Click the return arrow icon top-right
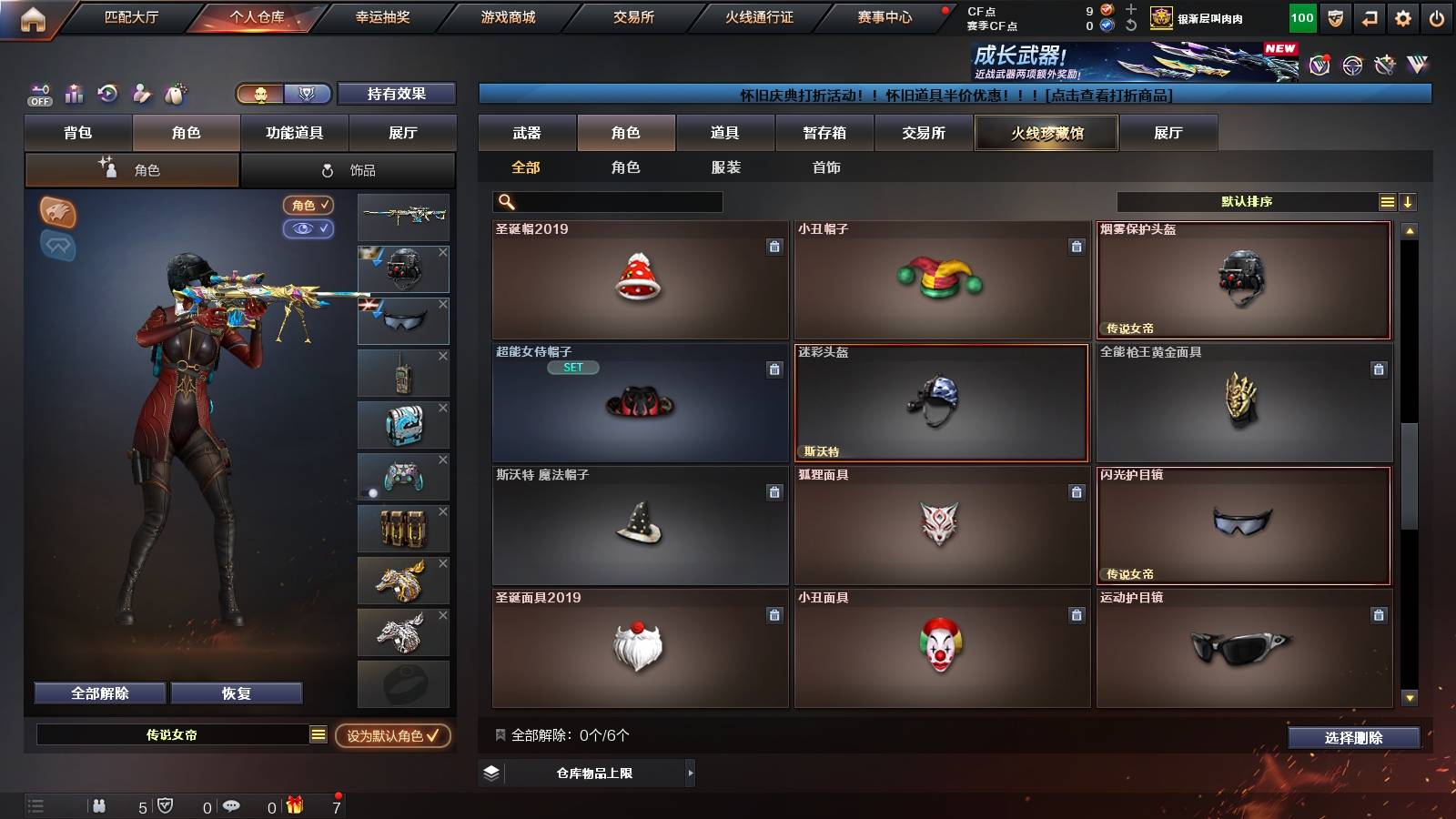This screenshot has width=1456, height=819. pos(1368,16)
